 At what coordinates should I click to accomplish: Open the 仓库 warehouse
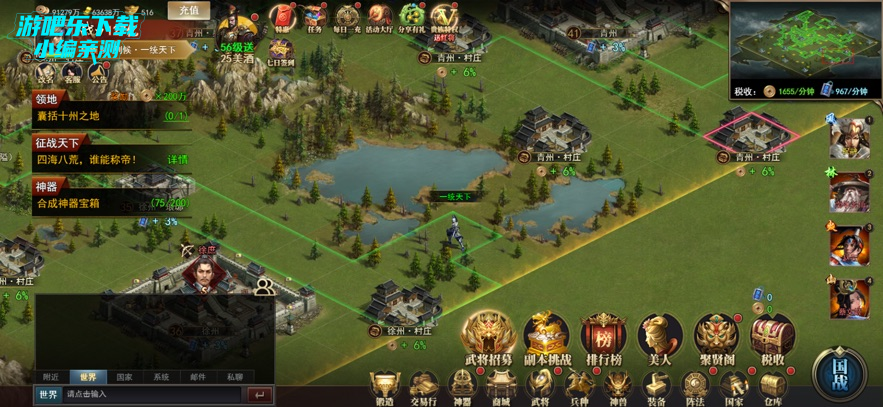pos(770,387)
